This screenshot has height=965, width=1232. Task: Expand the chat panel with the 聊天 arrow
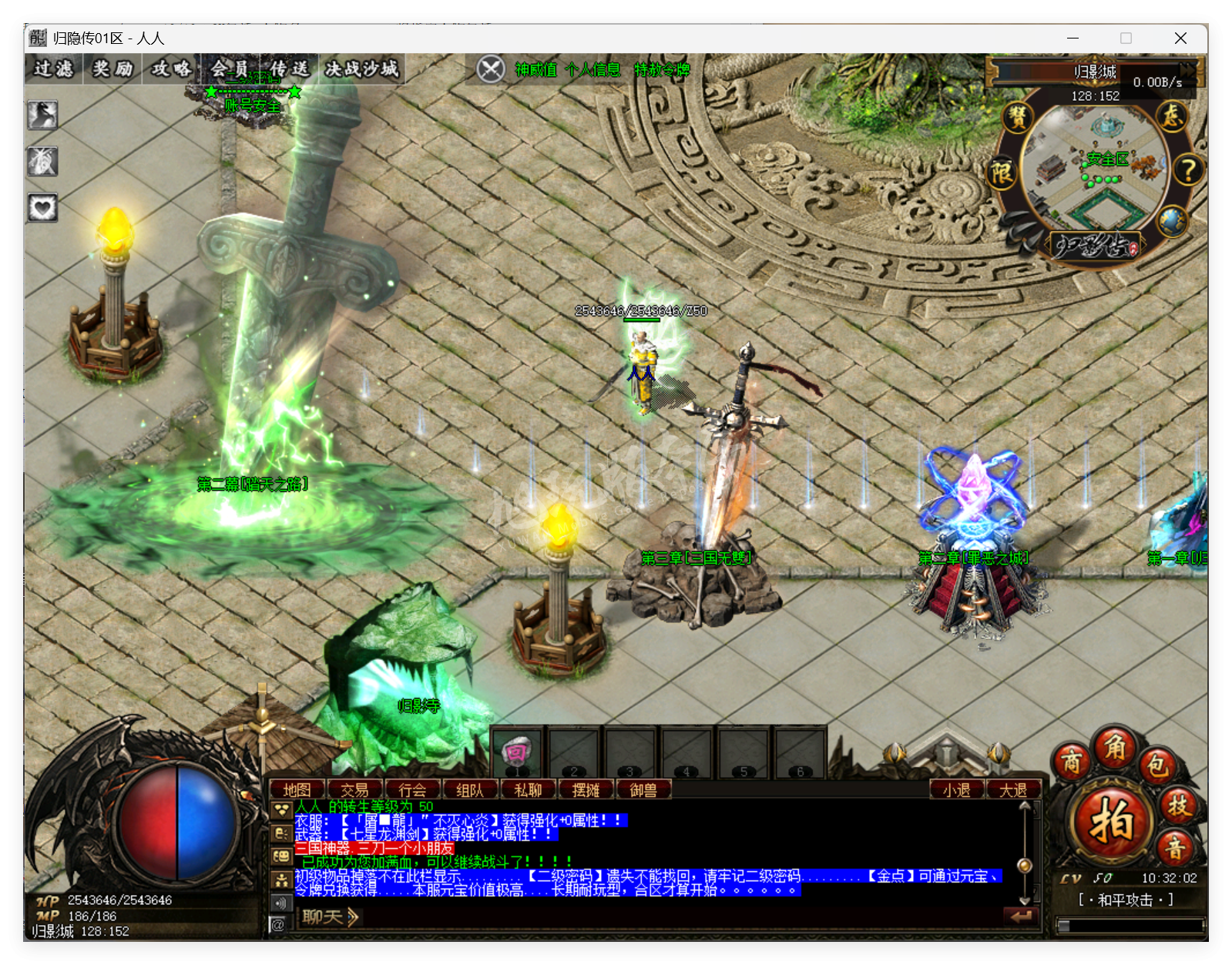click(352, 918)
